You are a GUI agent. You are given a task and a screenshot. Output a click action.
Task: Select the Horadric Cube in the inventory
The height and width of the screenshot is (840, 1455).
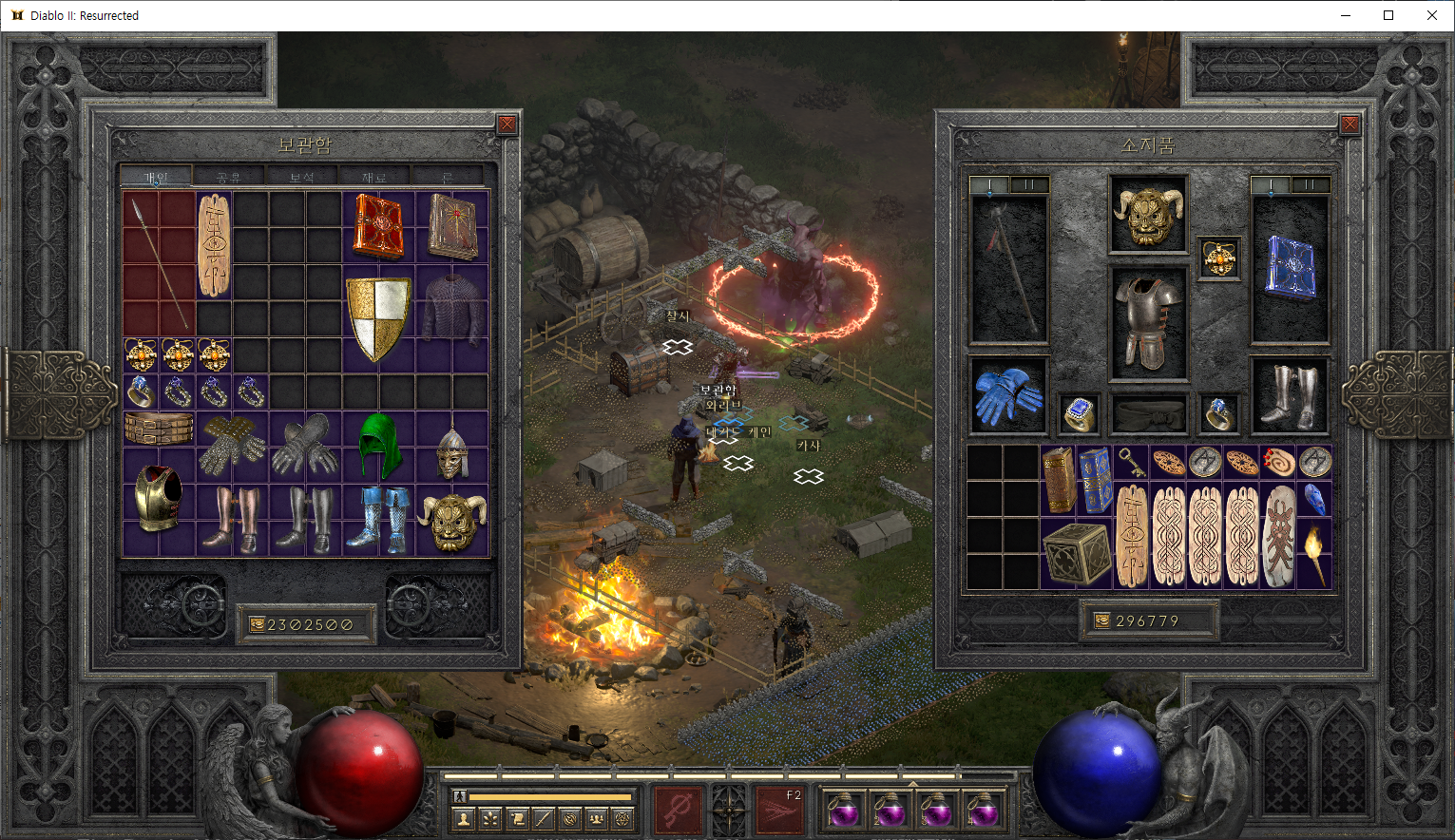[1077, 552]
